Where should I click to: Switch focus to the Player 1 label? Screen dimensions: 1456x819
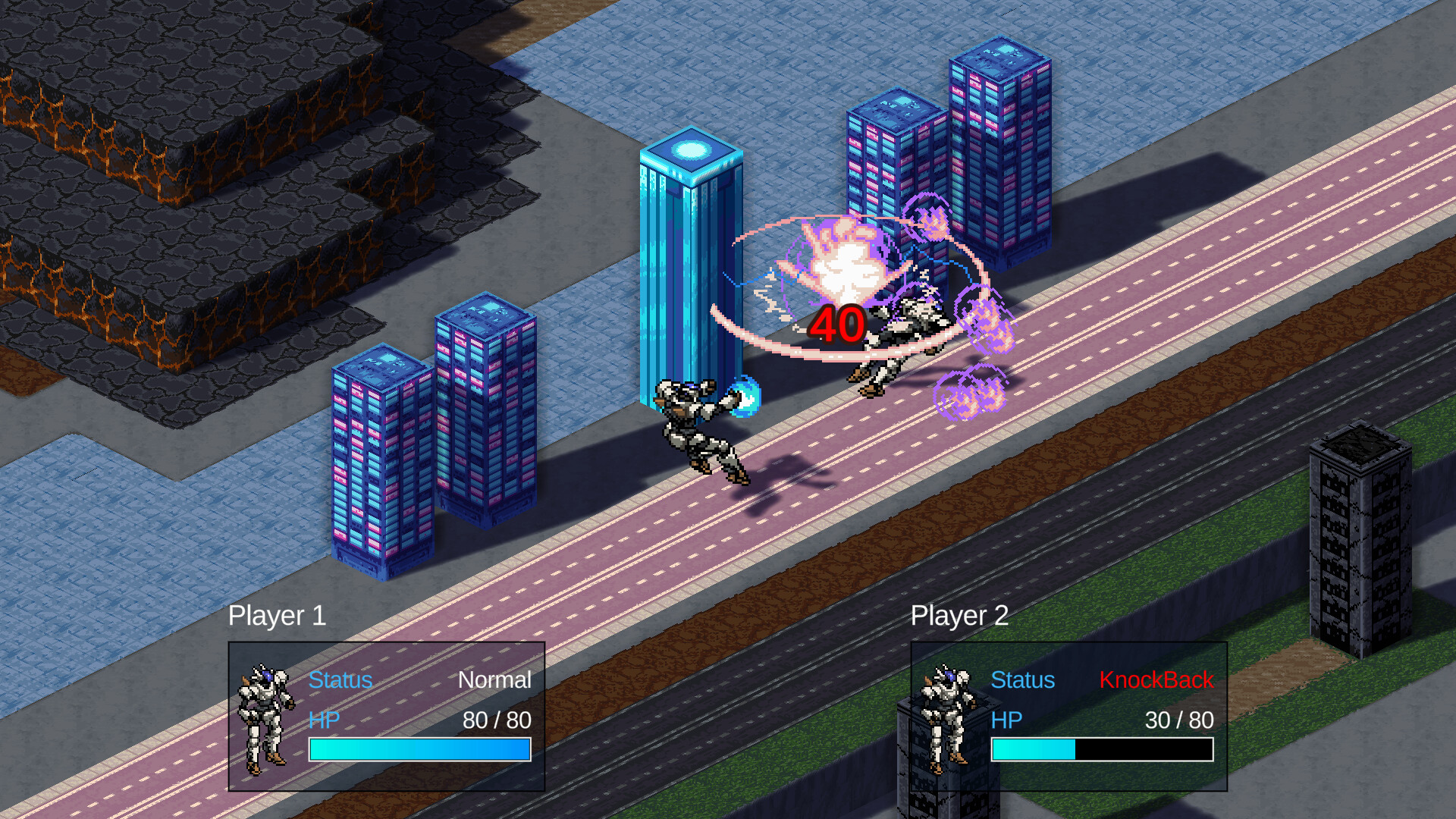point(278,616)
